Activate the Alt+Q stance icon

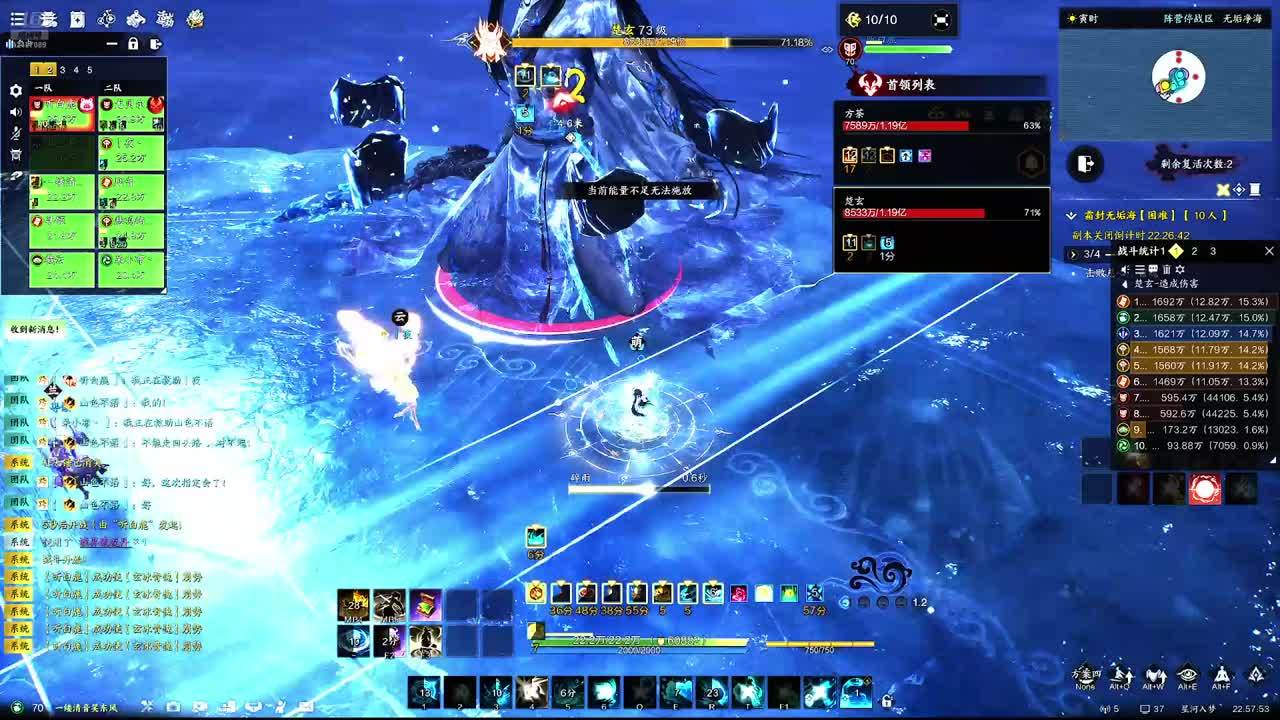click(x=1121, y=677)
